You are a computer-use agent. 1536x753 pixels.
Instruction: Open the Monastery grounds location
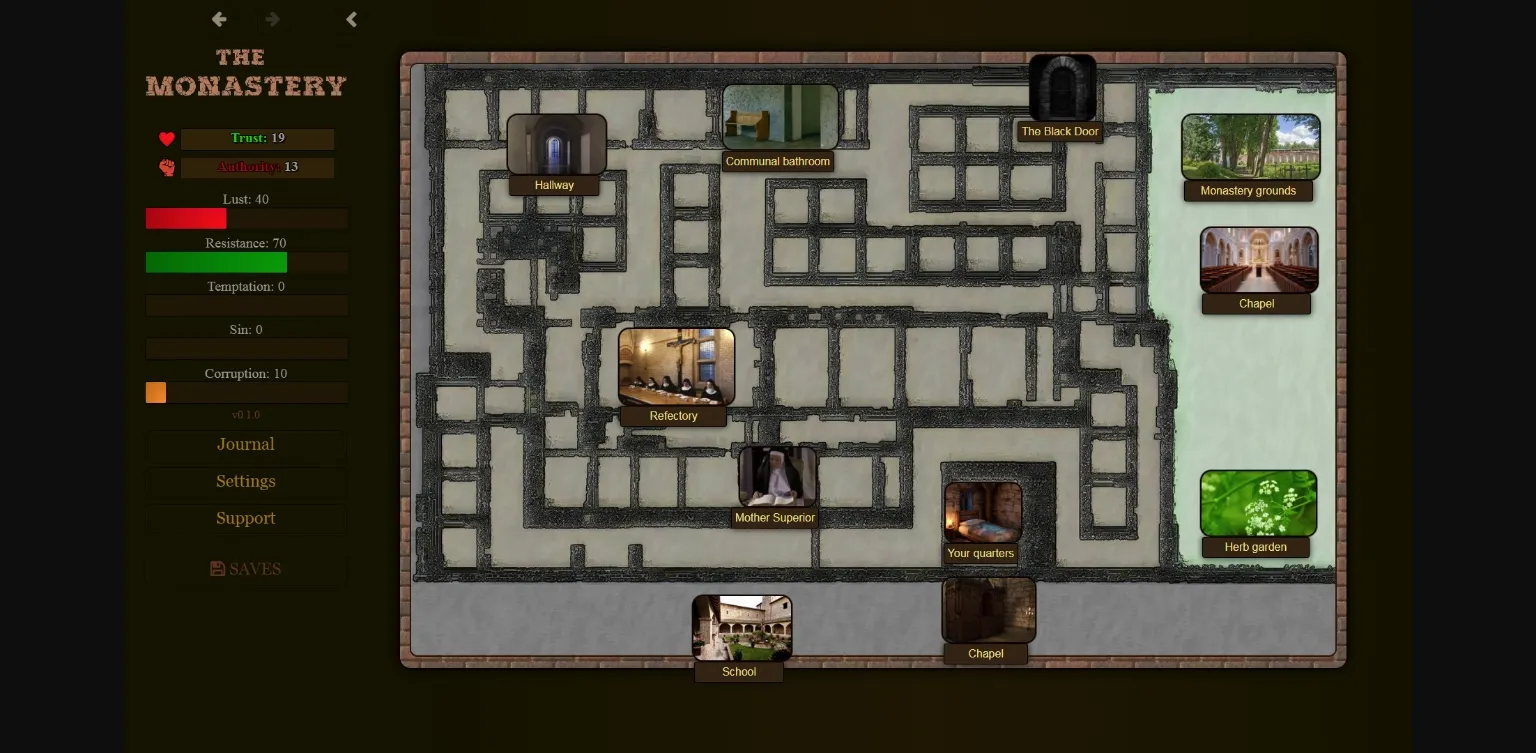pyautogui.click(x=1250, y=146)
